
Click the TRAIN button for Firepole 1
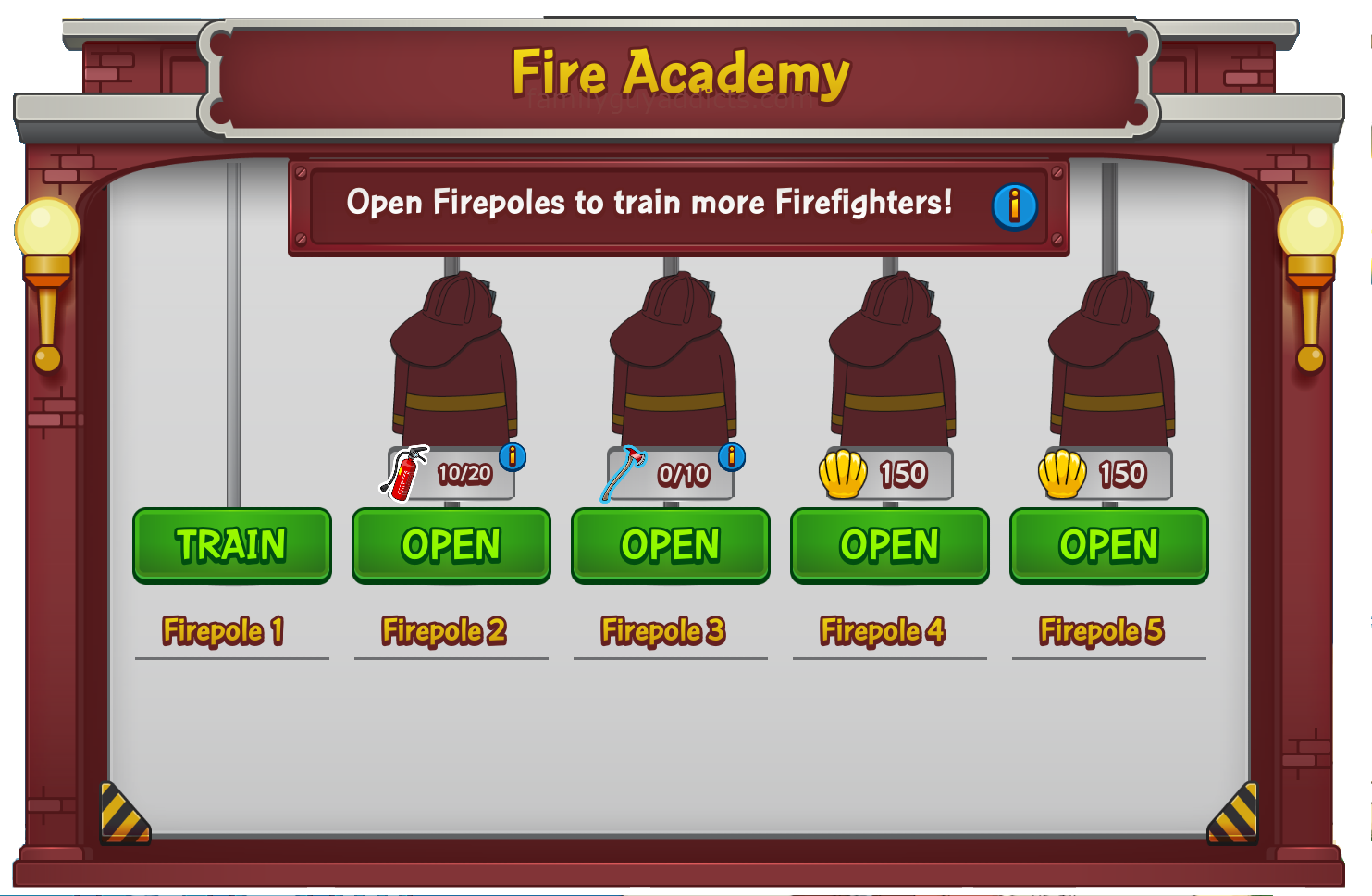231,545
